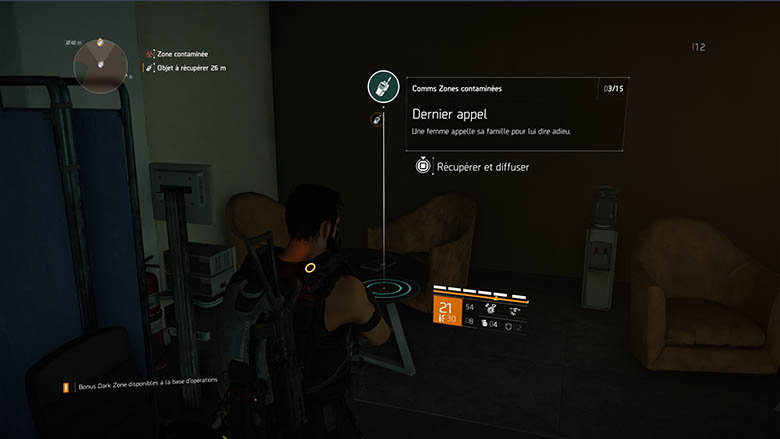Click the orange marker on the minimap edge
Screen dimensions: 780x439
coord(100,43)
